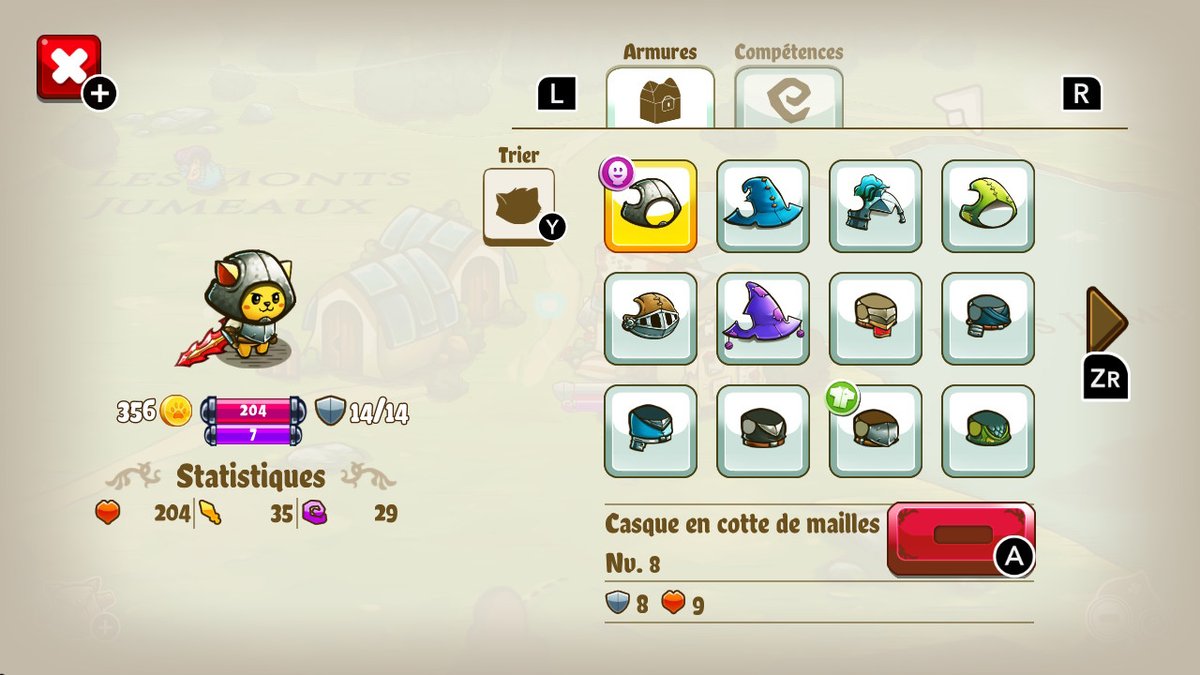Pick the teal plumed knight helmet
The height and width of the screenshot is (675, 1200).
click(875, 206)
